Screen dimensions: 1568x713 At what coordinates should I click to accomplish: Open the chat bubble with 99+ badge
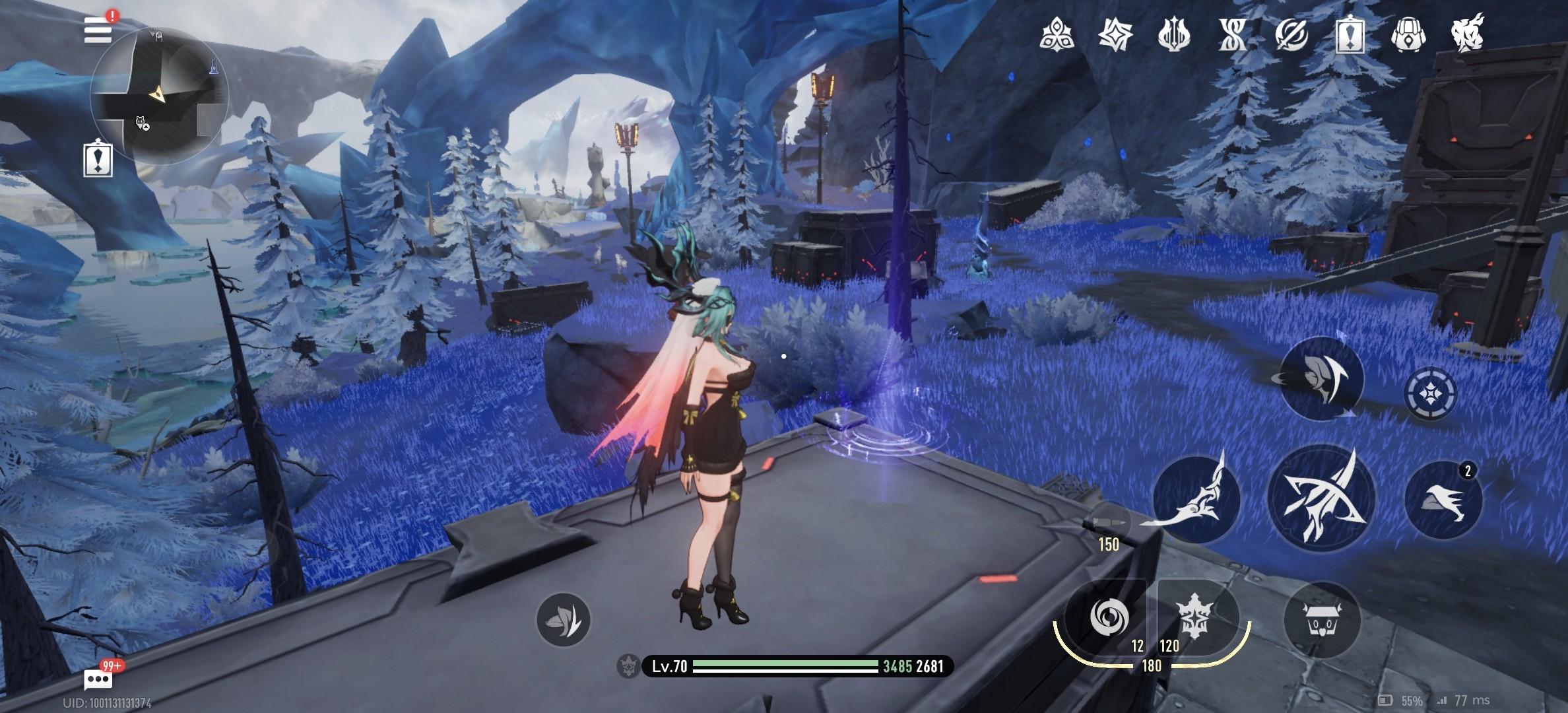(98, 679)
